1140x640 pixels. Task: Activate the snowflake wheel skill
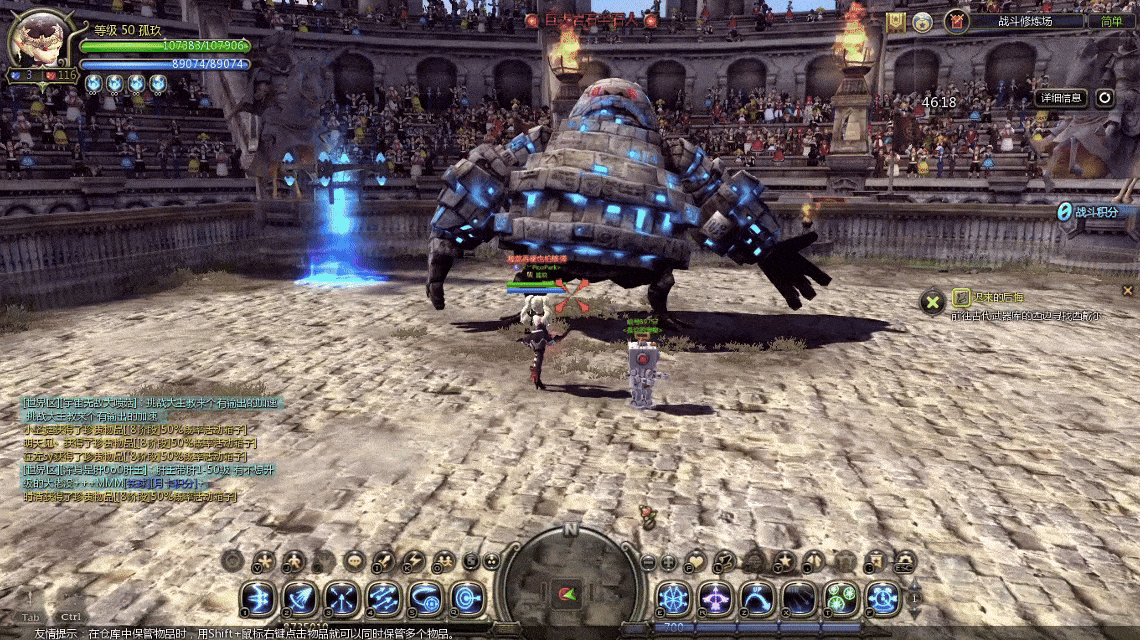click(x=673, y=599)
